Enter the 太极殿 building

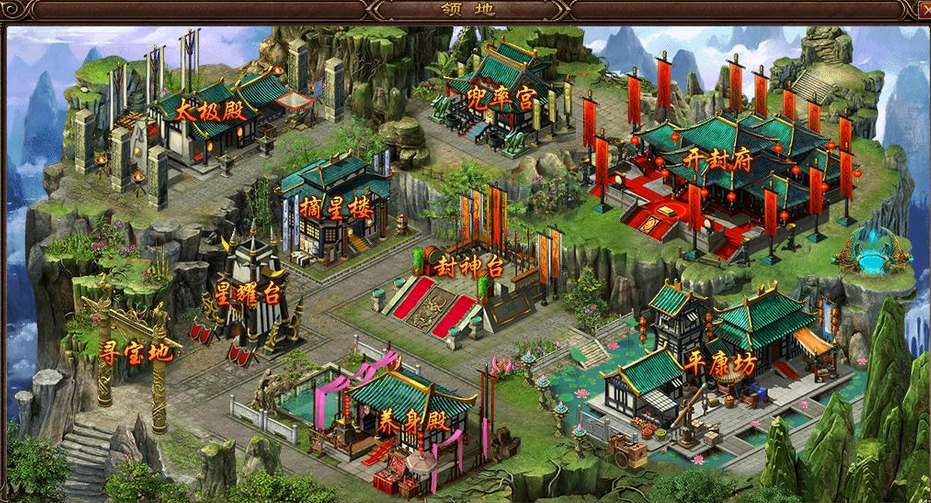[209, 110]
